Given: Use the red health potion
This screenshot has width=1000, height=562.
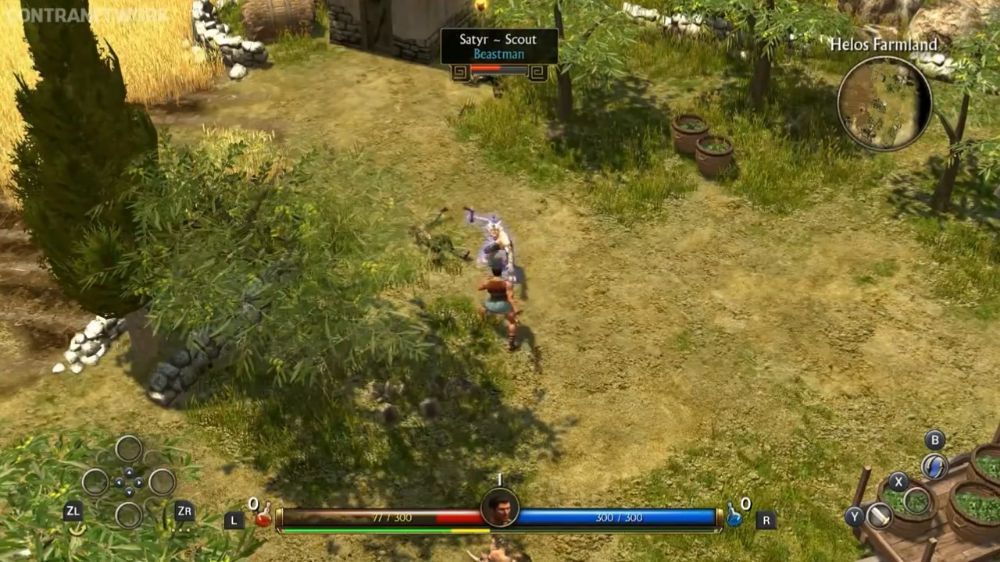Looking at the screenshot, I should (x=263, y=516).
